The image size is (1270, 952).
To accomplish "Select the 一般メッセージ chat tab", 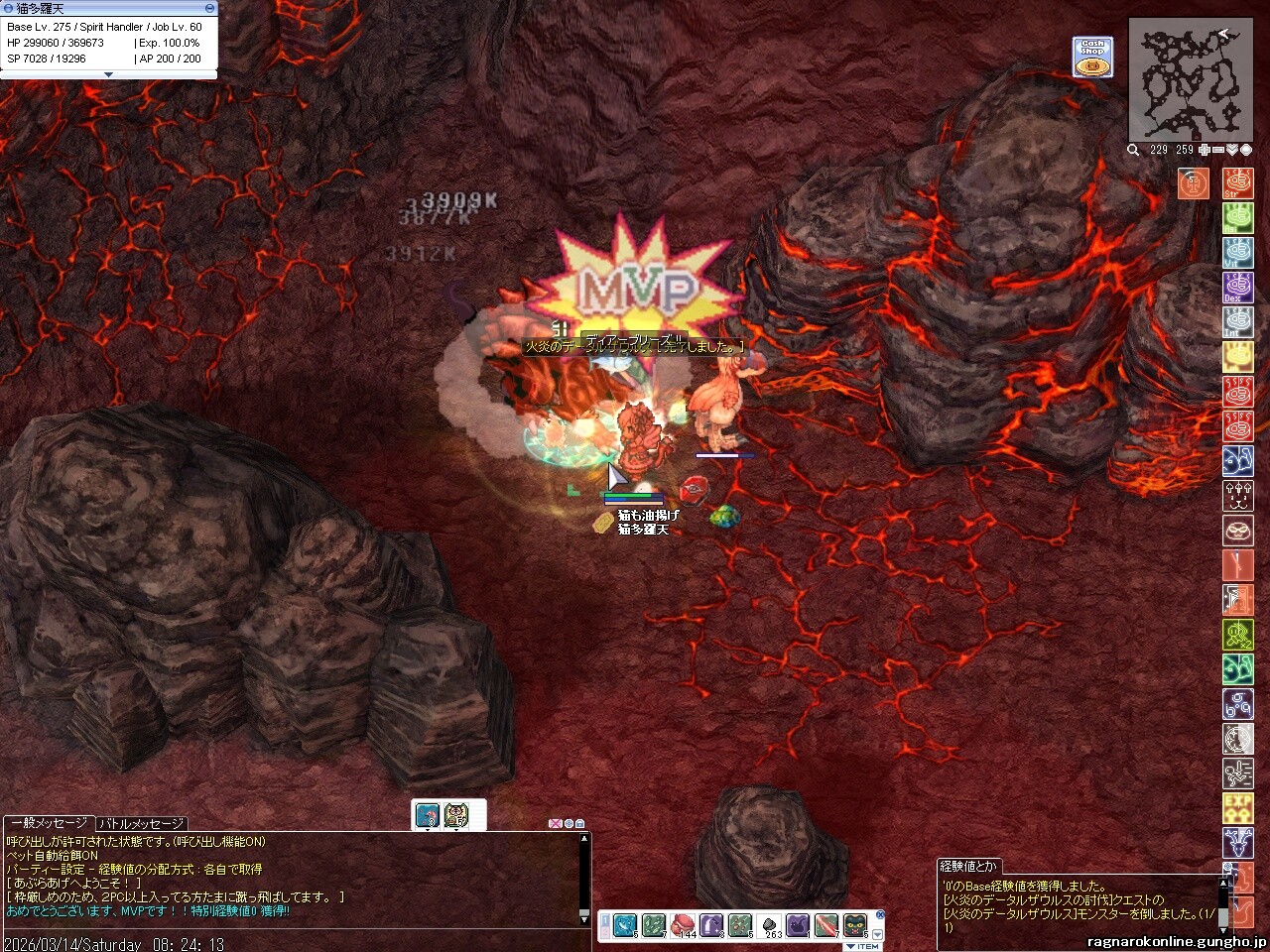I will (49, 823).
